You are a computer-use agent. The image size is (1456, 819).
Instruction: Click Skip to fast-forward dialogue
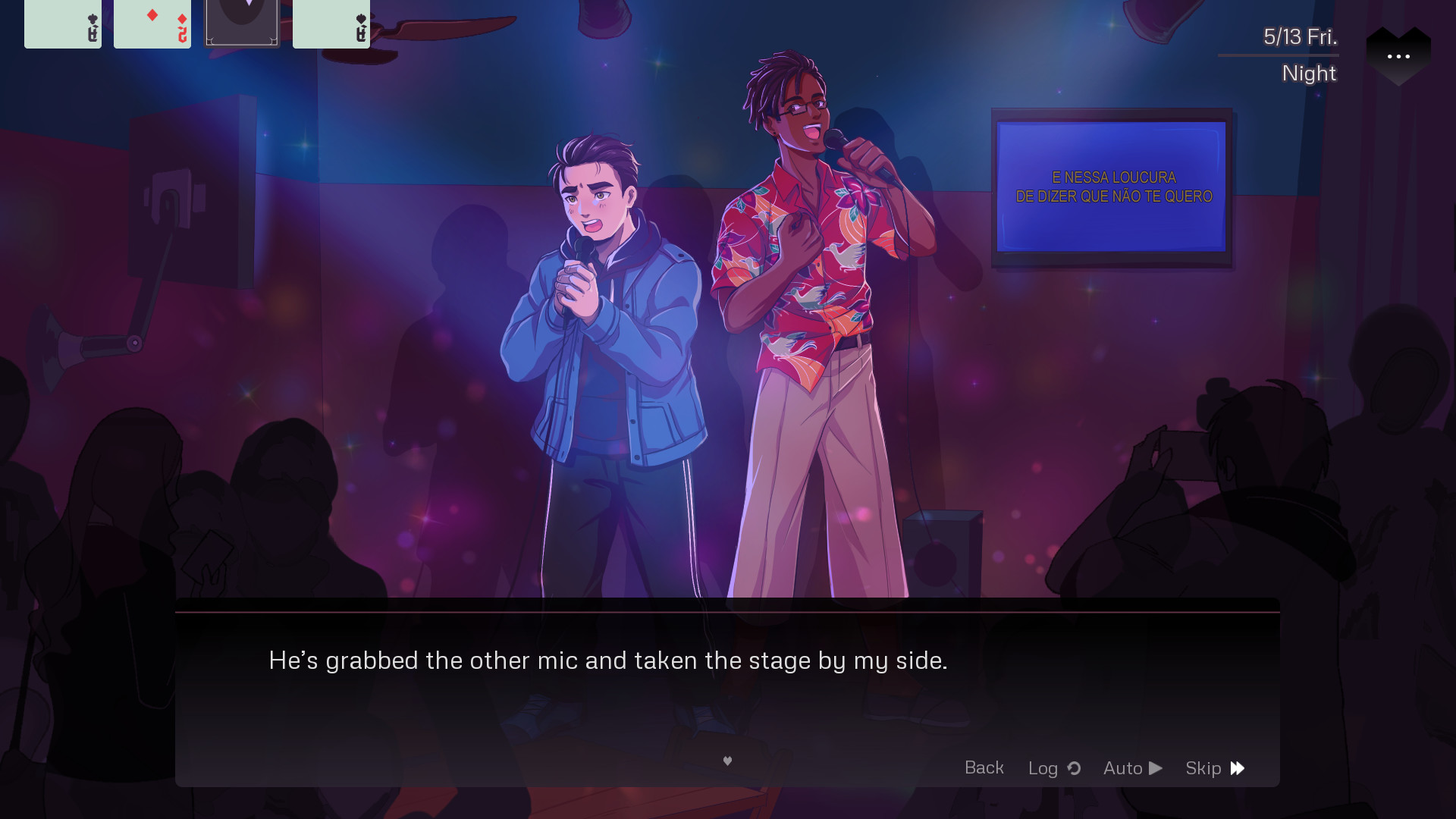tap(1212, 767)
